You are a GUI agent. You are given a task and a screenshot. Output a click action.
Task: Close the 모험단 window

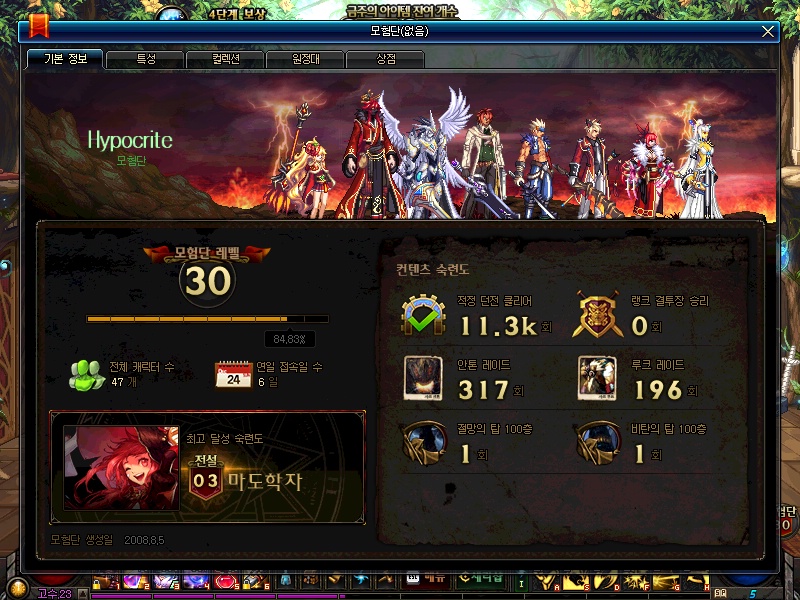[x=768, y=31]
